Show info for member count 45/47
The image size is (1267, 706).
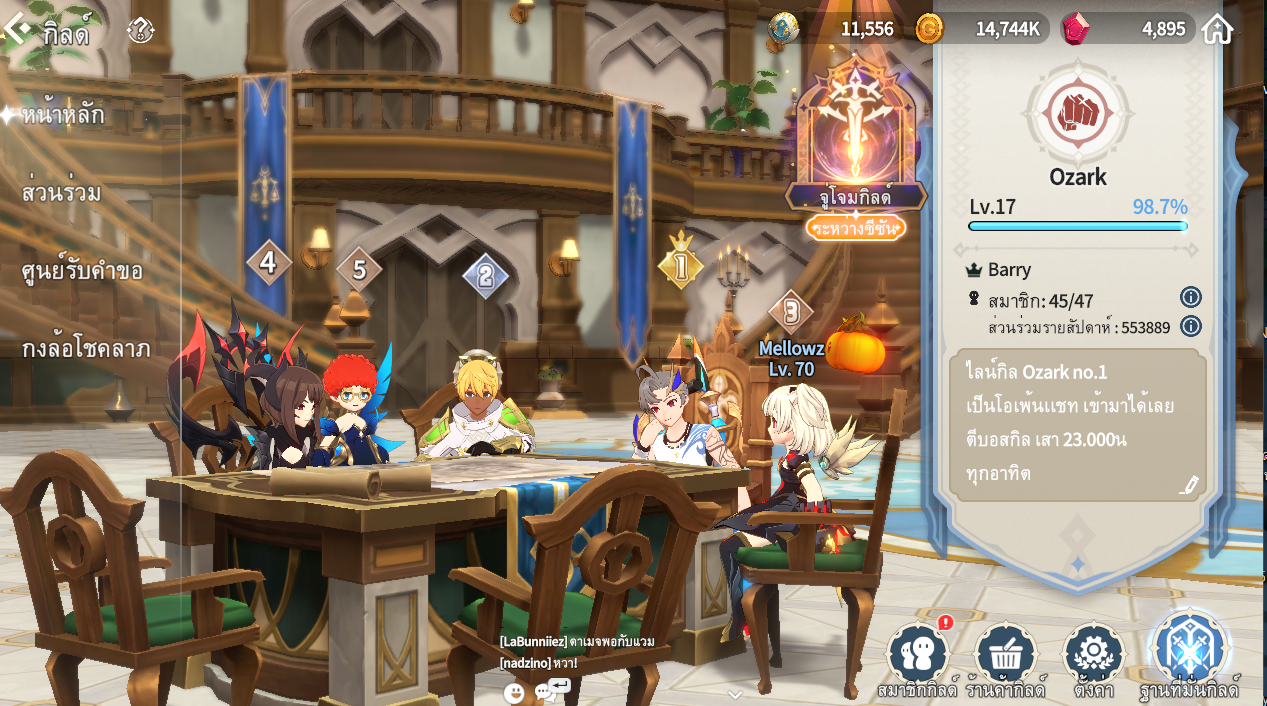coord(1190,297)
